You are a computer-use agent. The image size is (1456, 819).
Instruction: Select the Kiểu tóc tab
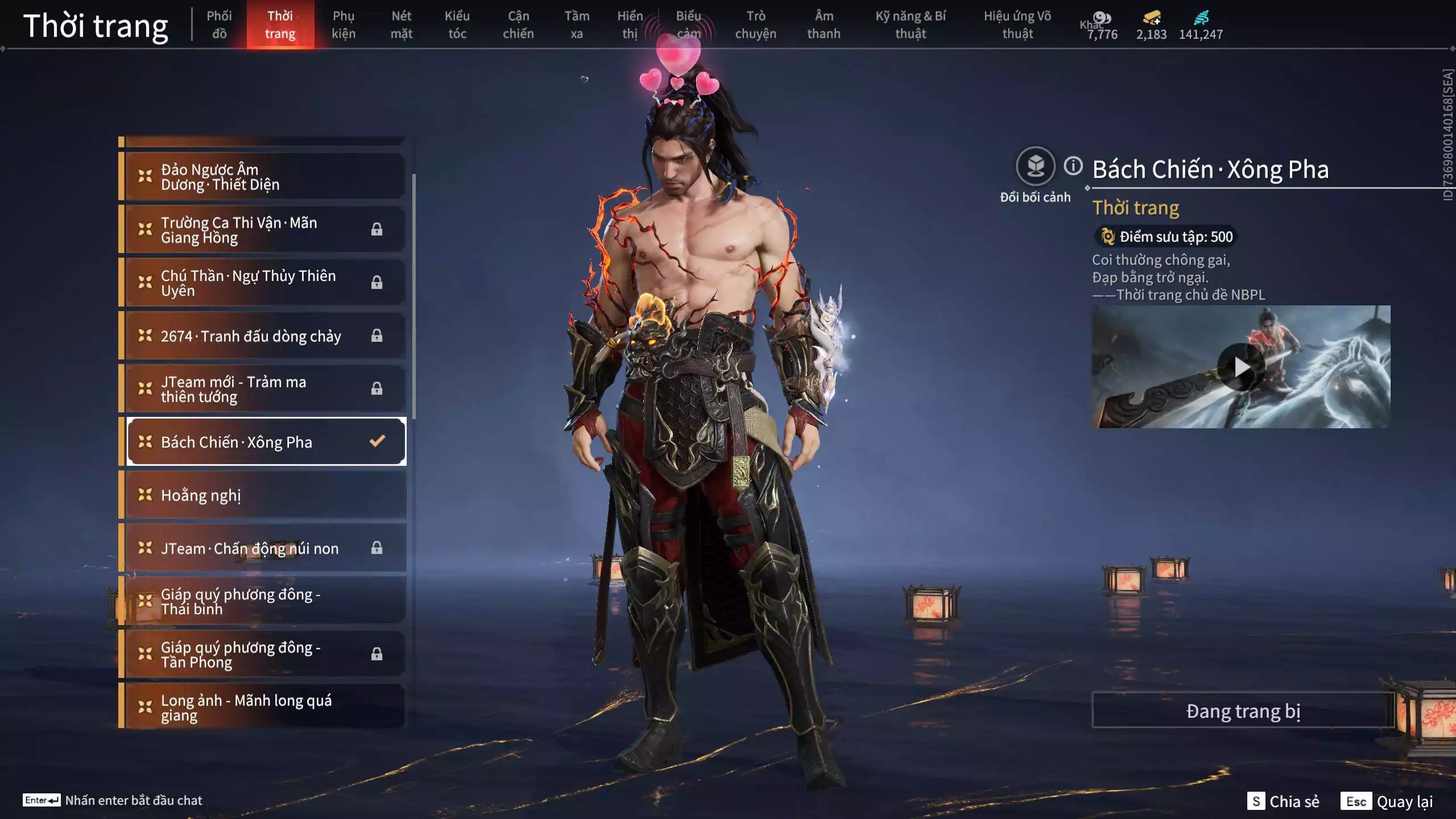pos(457,24)
